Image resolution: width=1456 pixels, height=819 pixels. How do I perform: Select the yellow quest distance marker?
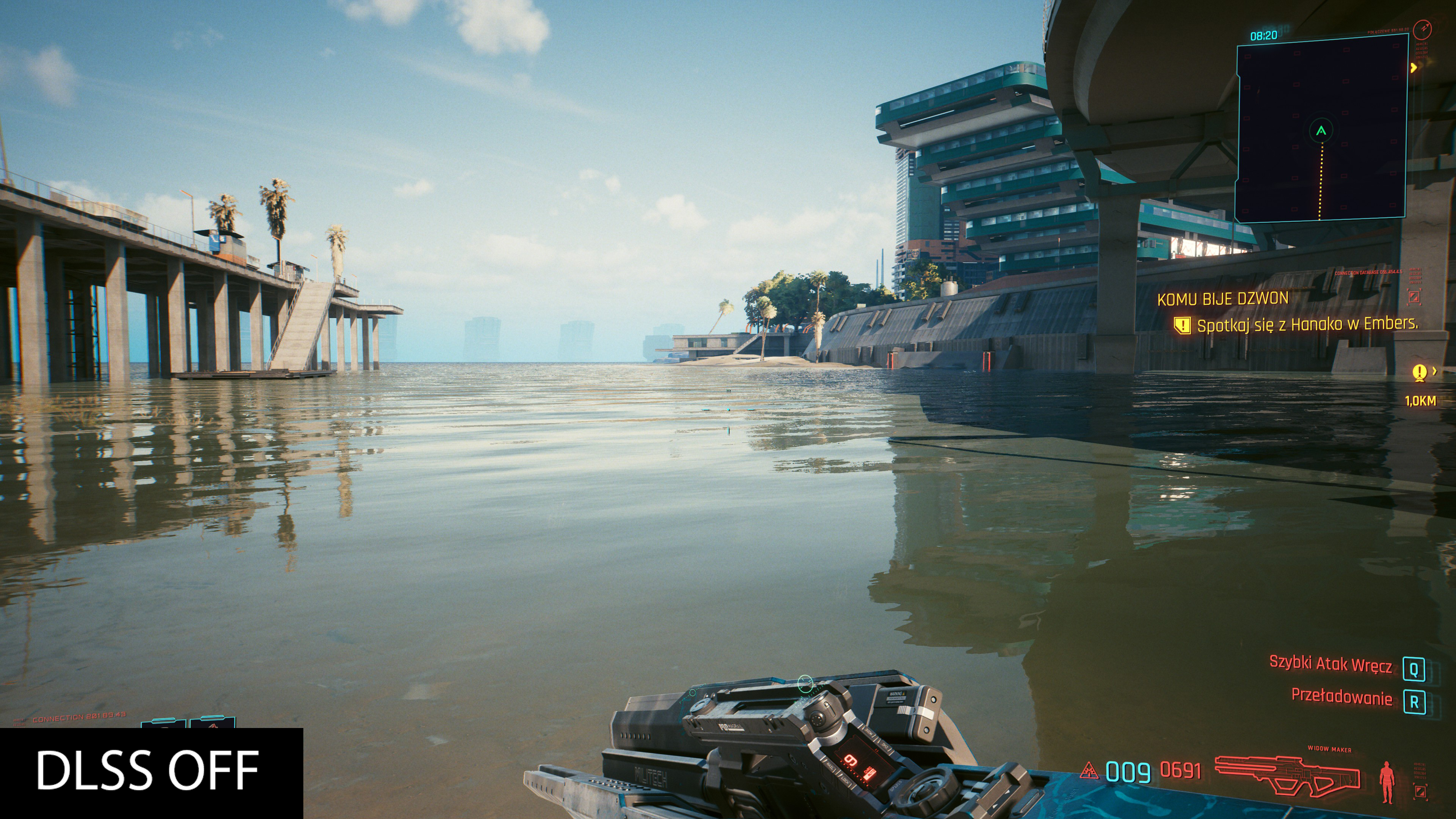click(x=1419, y=373)
